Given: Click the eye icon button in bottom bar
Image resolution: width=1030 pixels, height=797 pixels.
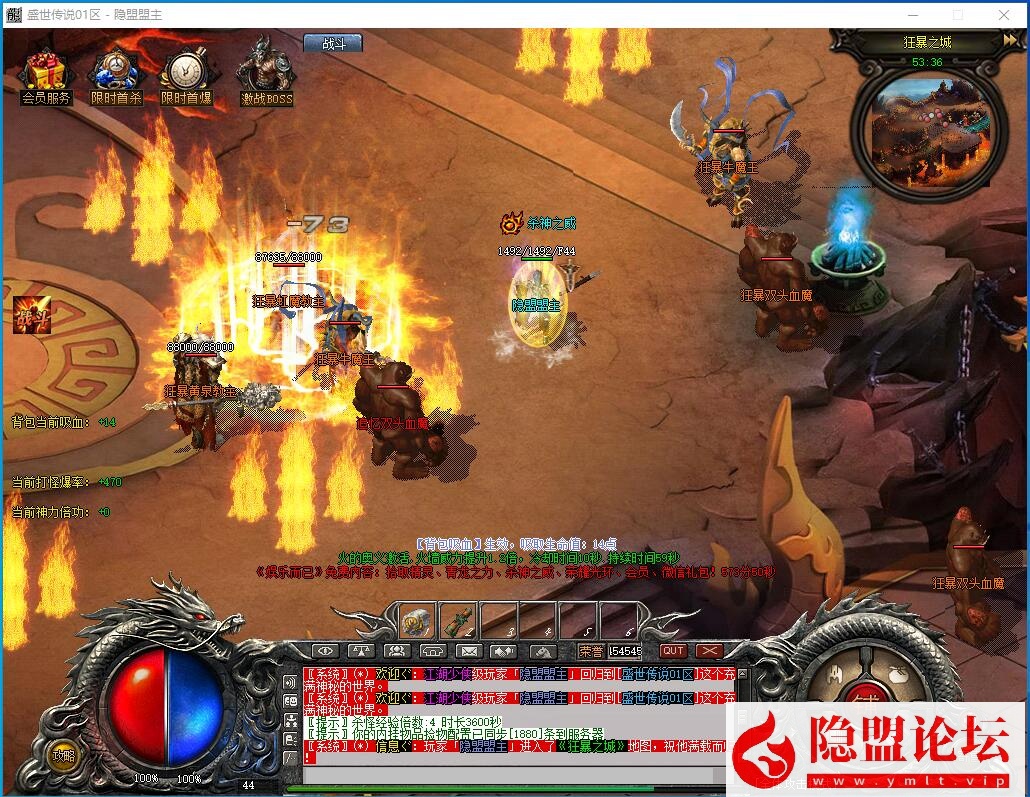Looking at the screenshot, I should click(x=325, y=651).
